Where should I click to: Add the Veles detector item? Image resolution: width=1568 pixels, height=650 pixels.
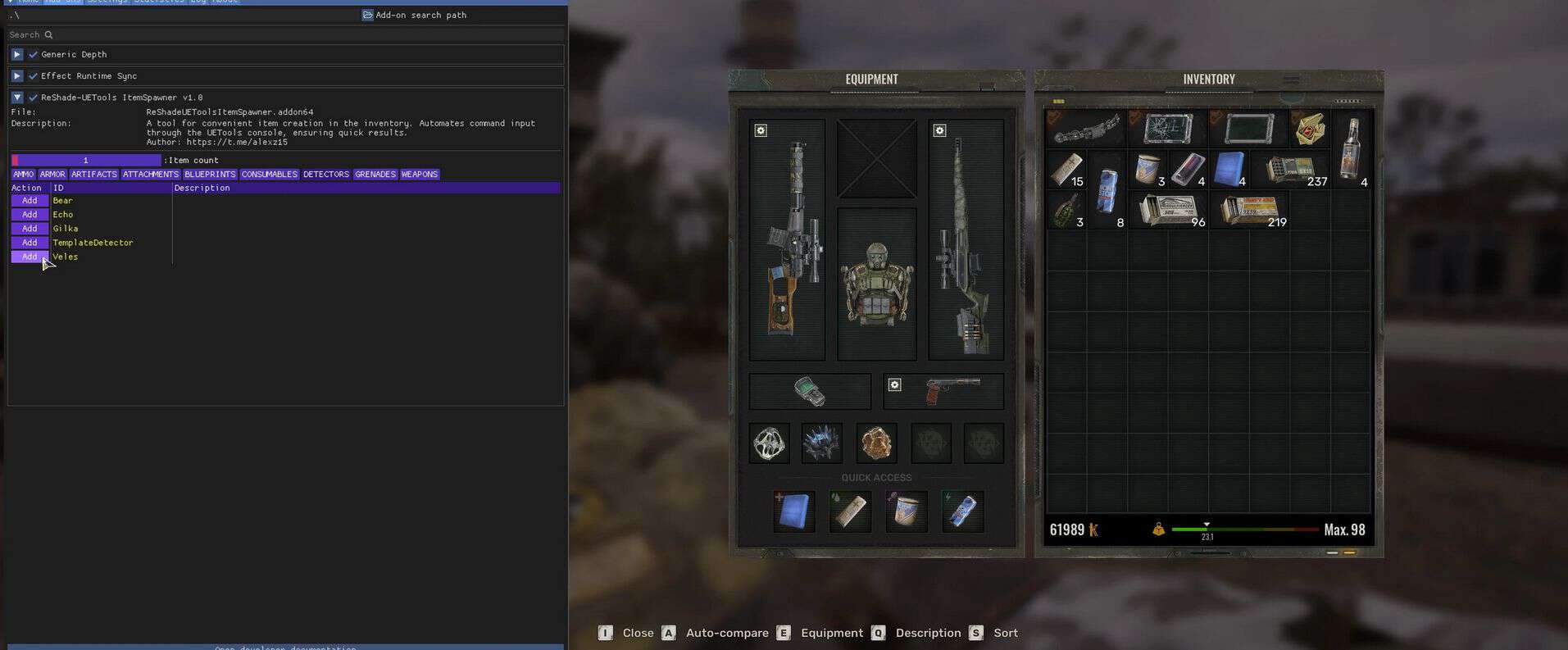(x=30, y=257)
